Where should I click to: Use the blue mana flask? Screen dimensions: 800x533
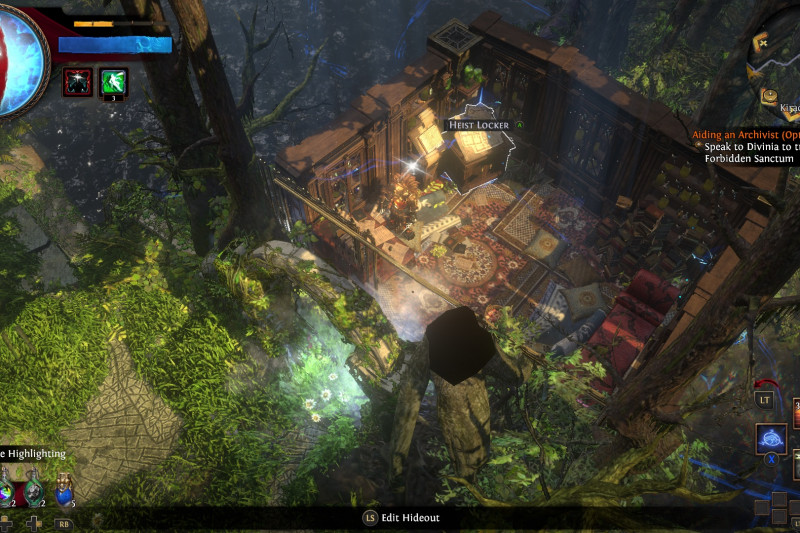65,491
